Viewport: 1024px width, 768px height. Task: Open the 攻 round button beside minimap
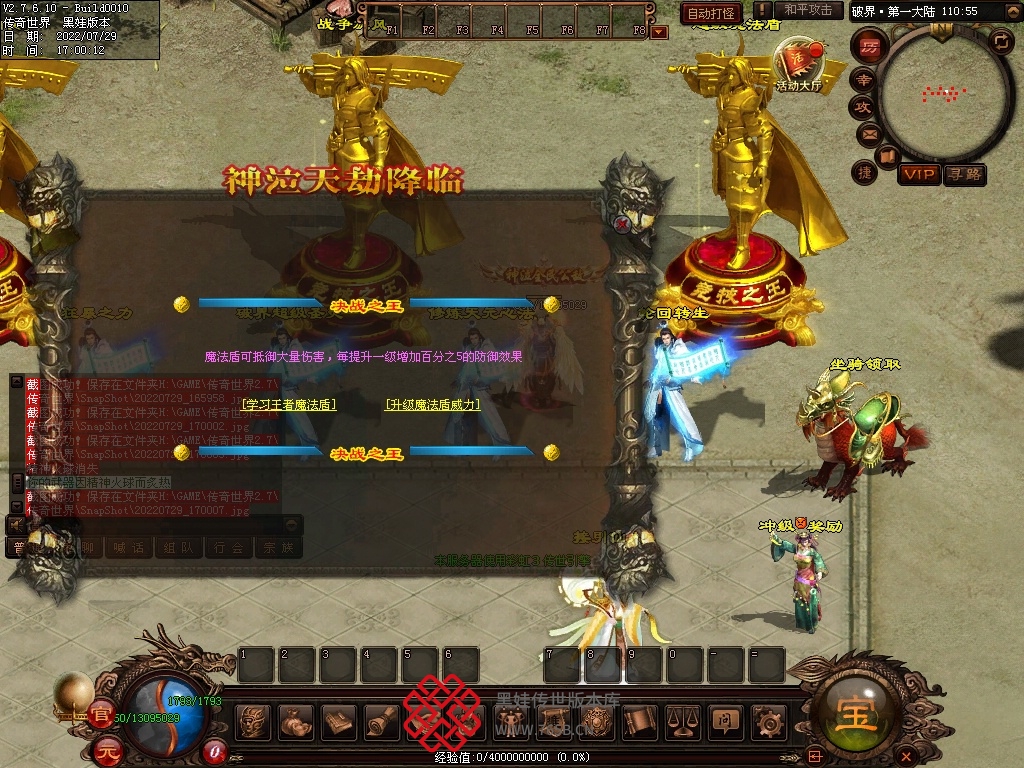pos(862,106)
